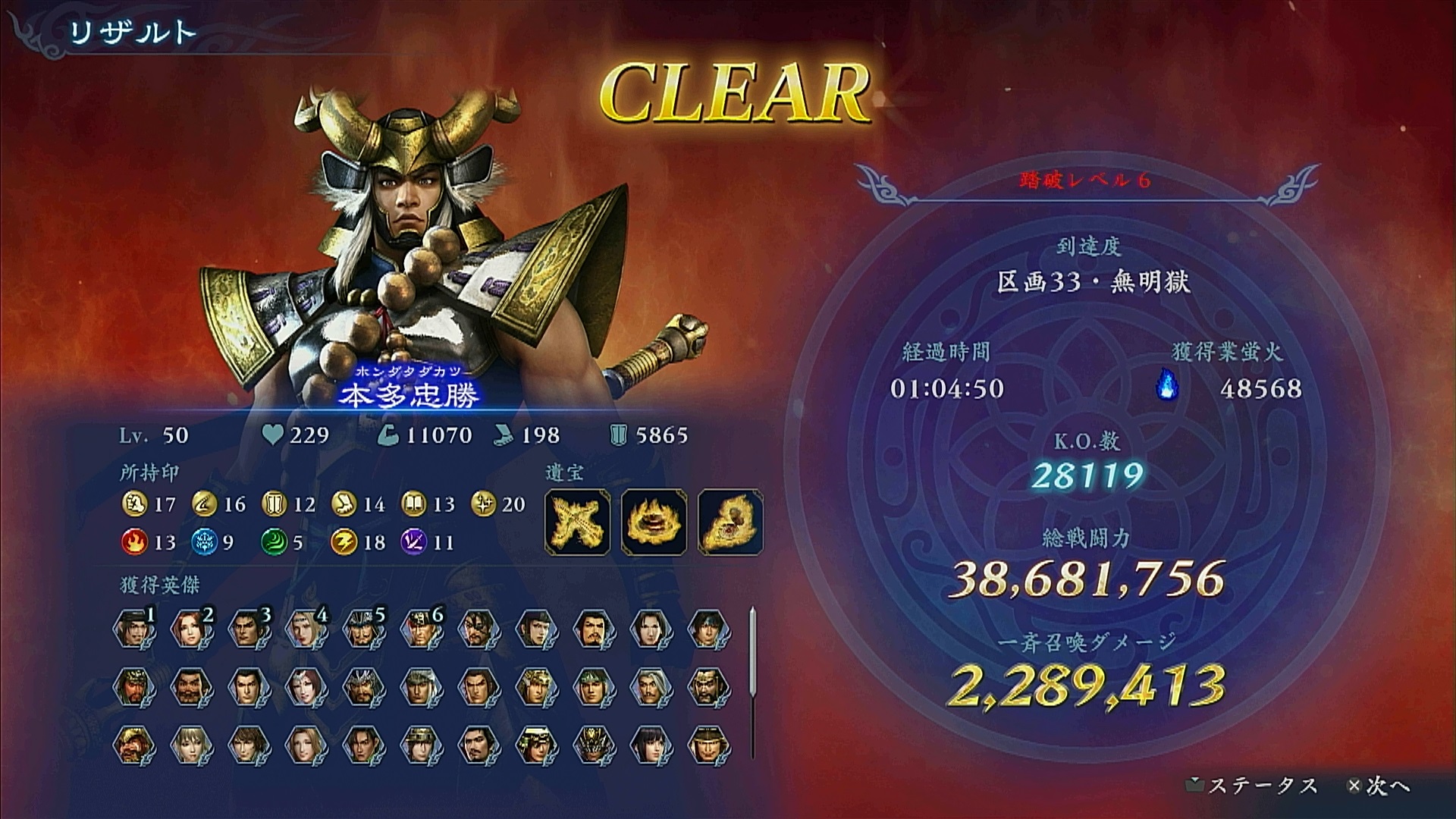The image size is (1456, 819).
Task: Select the purple slash seal icon
Action: [x=413, y=542]
